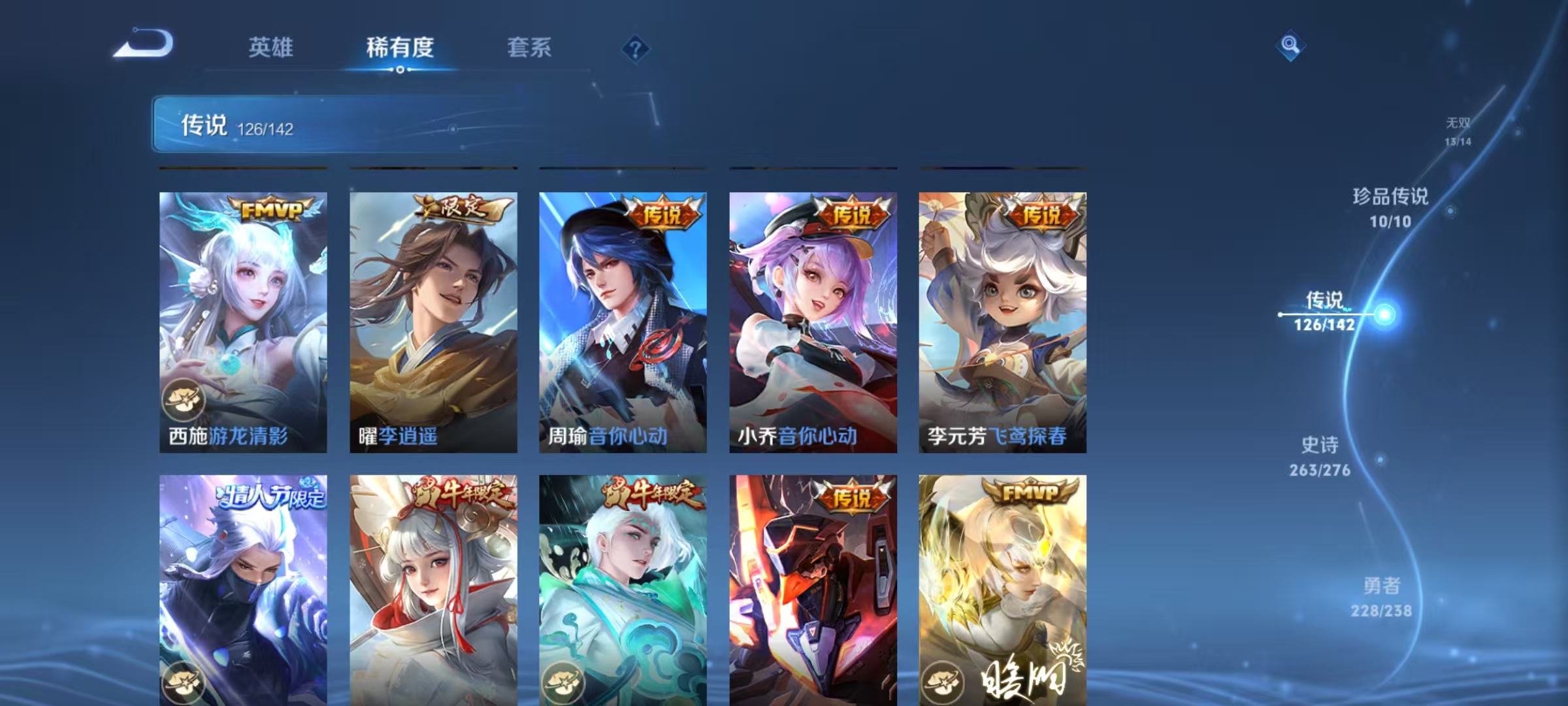Tap the lotus icon on 西施游龙清影 card
Viewport: 1568px width, 706px height.
click(x=186, y=401)
